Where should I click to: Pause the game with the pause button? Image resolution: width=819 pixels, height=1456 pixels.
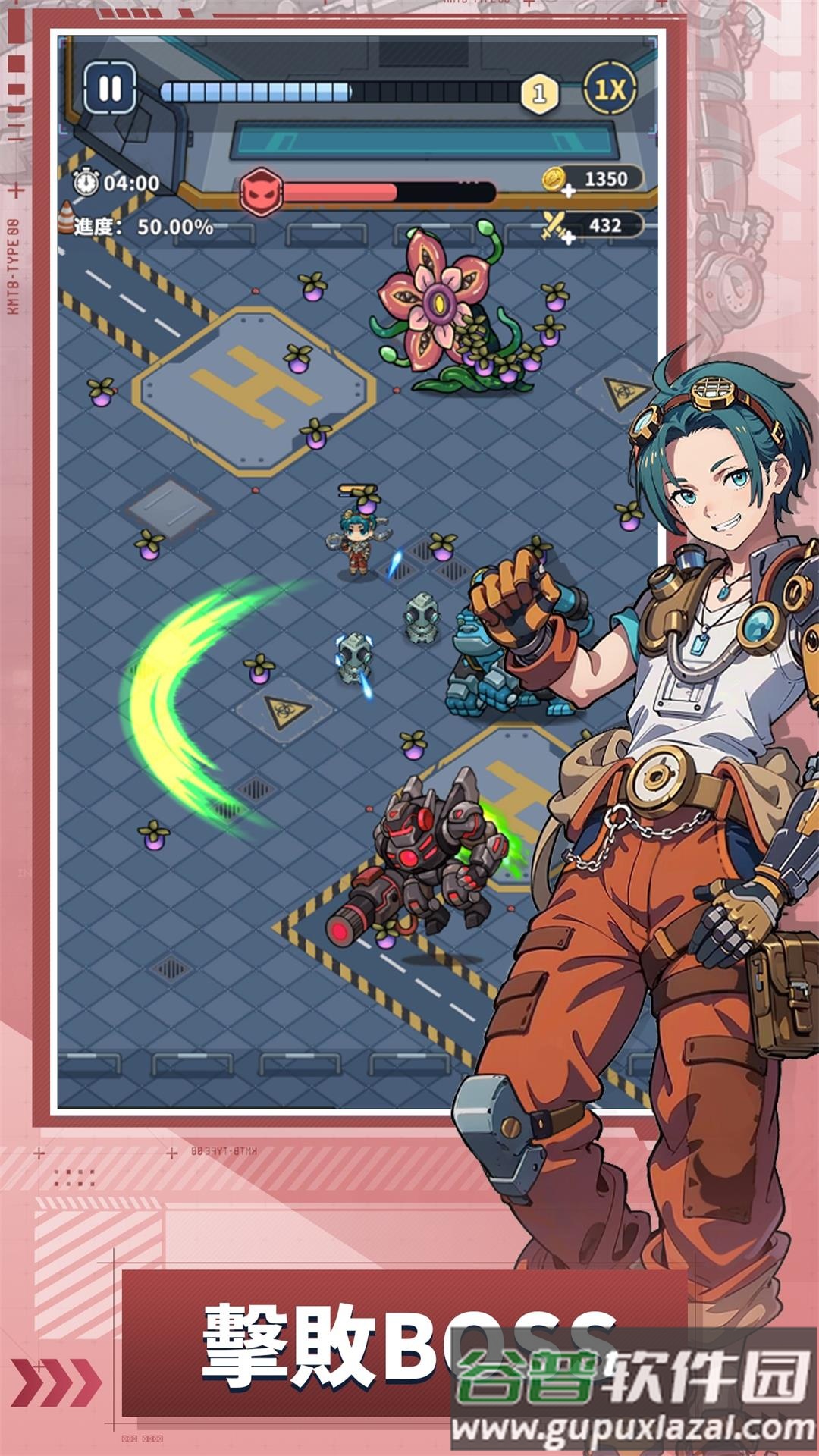coord(110,89)
